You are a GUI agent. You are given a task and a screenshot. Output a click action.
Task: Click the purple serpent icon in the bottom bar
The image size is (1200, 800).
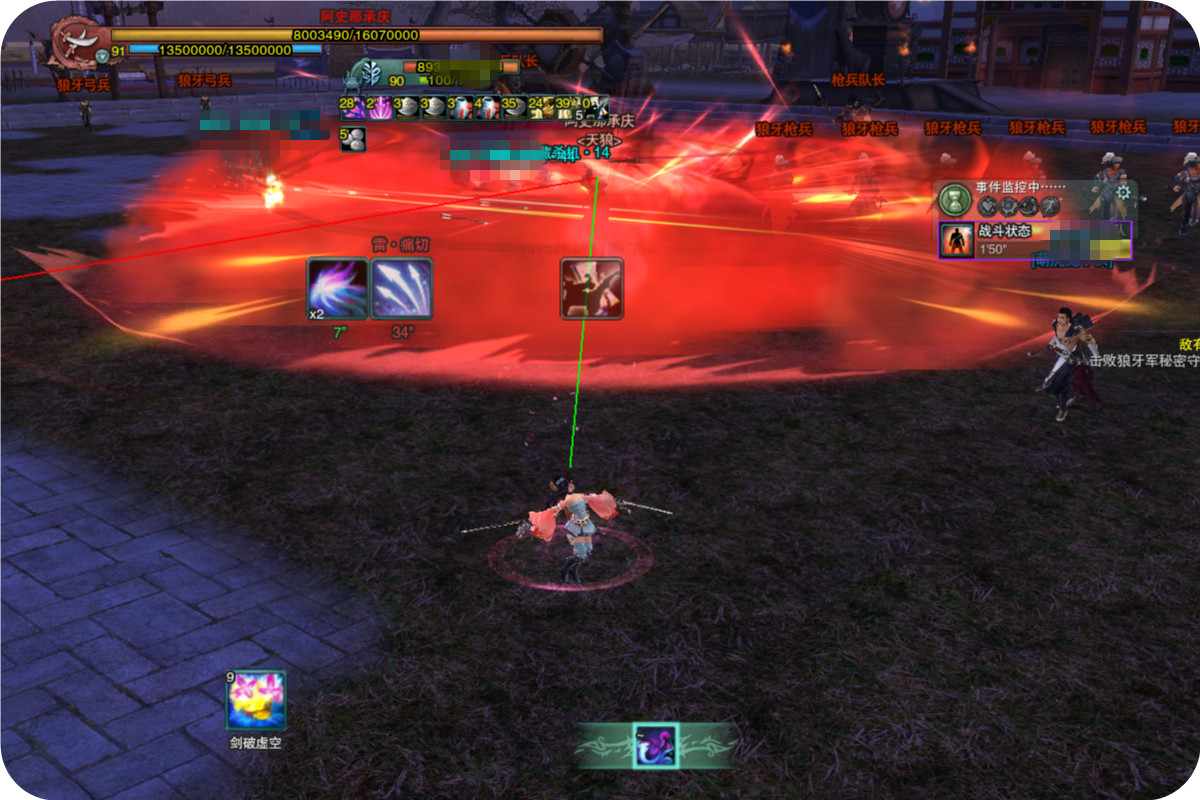click(655, 745)
